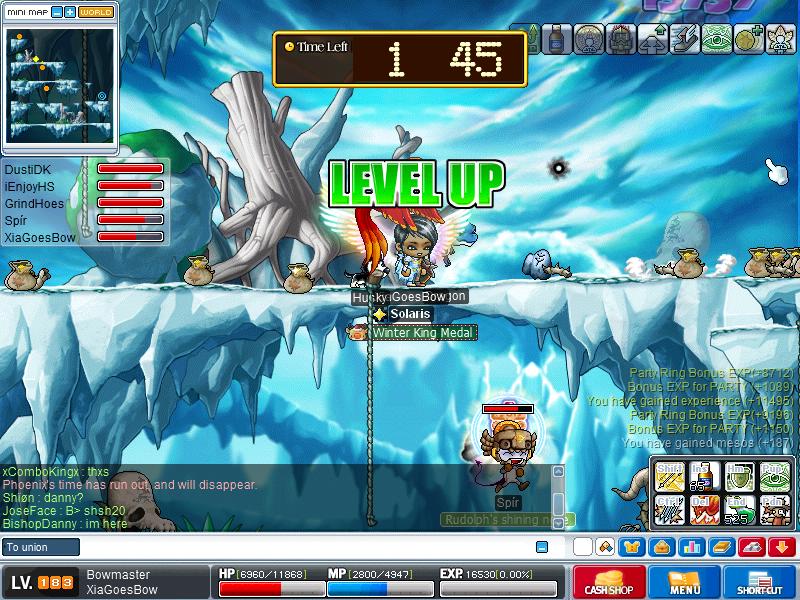Click the red down-arrow quickslot toggle
This screenshot has width=800, height=600.
click(x=782, y=547)
